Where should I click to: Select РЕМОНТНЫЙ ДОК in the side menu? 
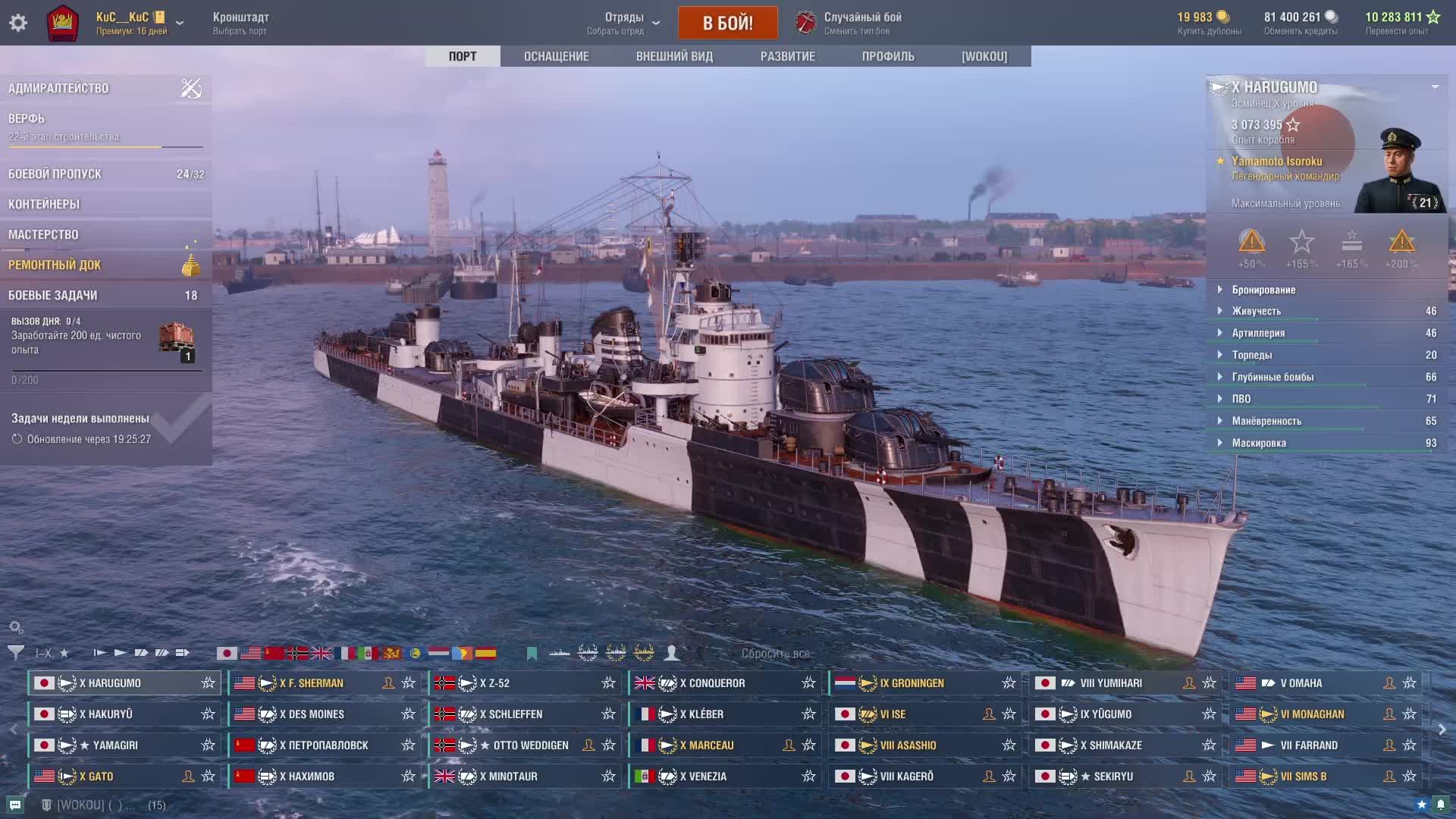tap(55, 265)
